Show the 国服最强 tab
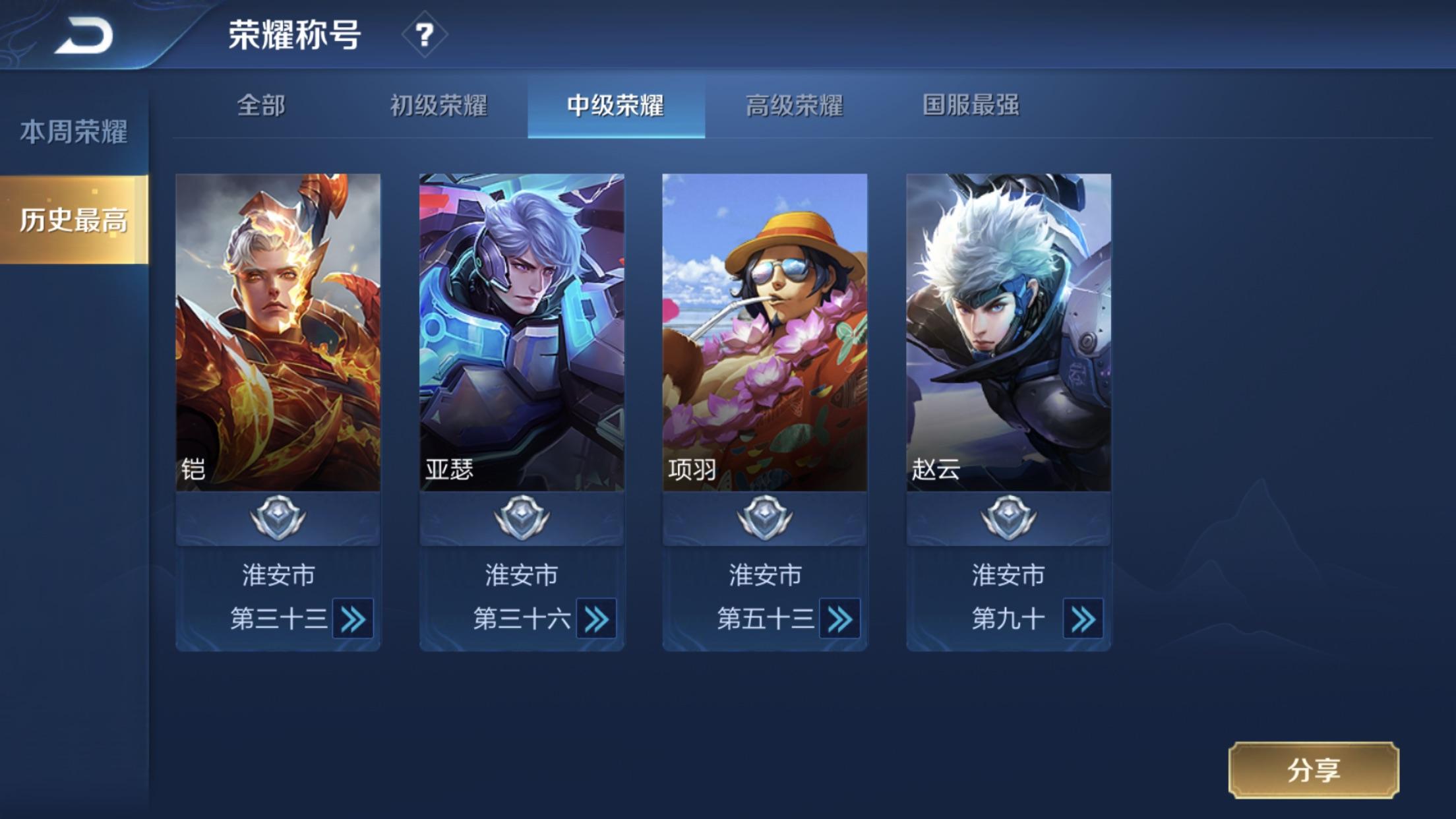This screenshot has height=819, width=1456. (x=971, y=106)
